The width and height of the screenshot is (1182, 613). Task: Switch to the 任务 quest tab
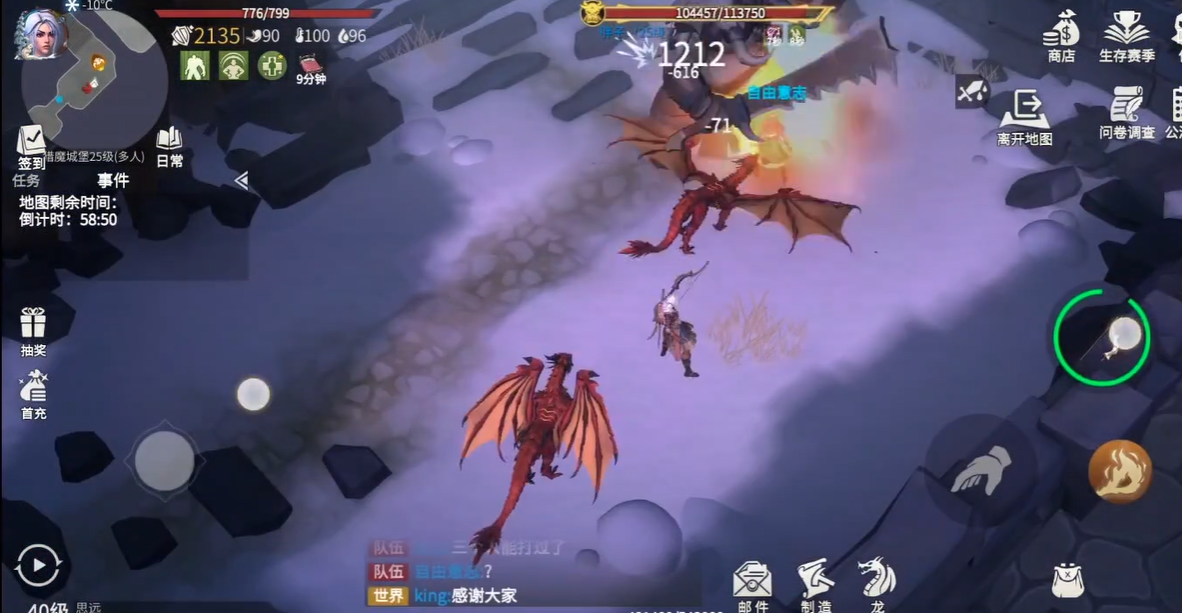tap(26, 181)
